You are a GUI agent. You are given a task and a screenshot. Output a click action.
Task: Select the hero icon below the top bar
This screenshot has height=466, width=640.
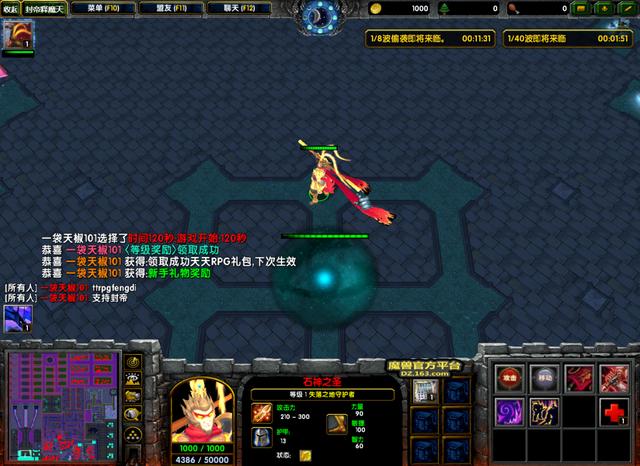[19, 36]
